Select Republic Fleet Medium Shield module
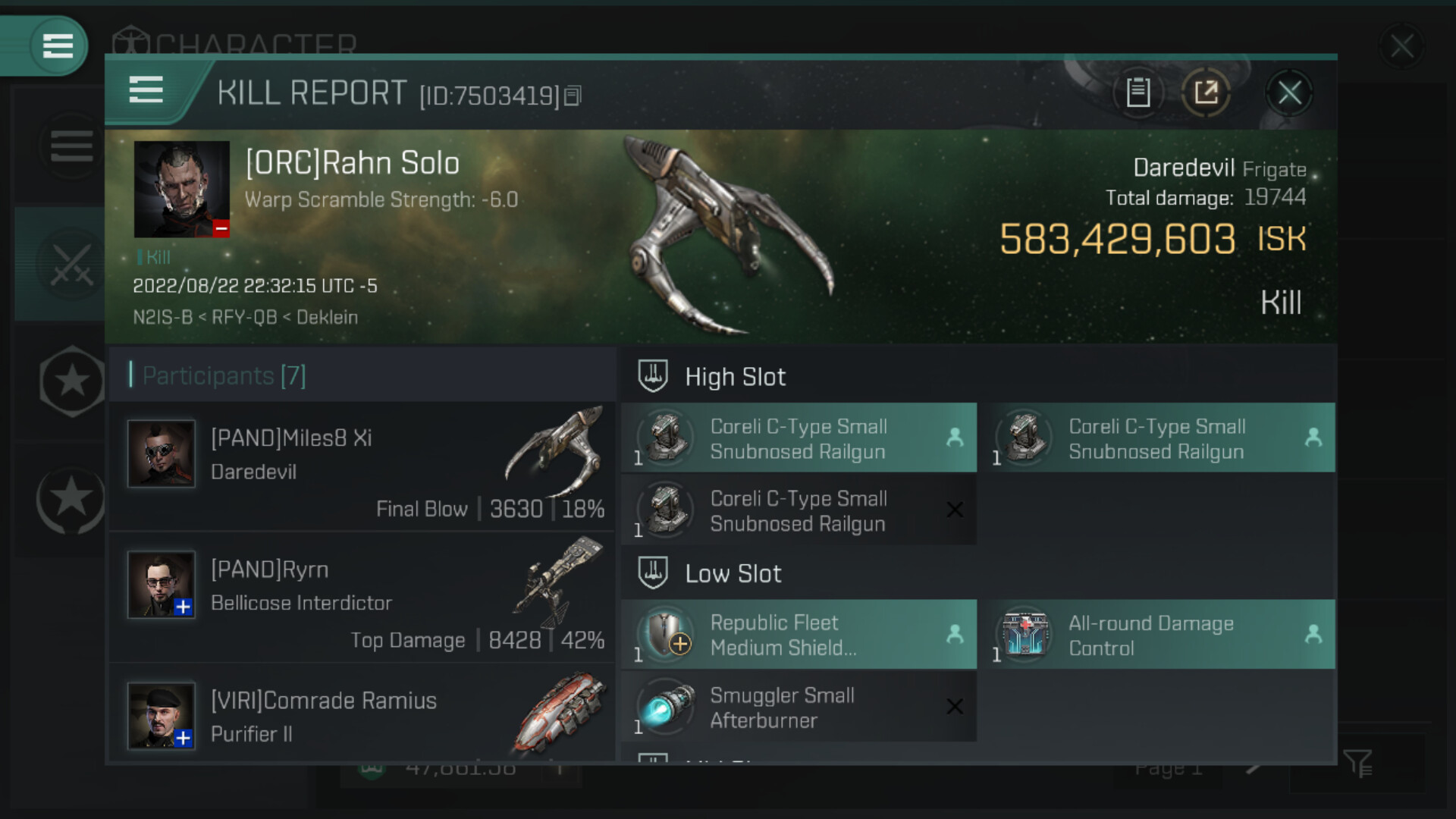1456x819 pixels. tap(799, 635)
